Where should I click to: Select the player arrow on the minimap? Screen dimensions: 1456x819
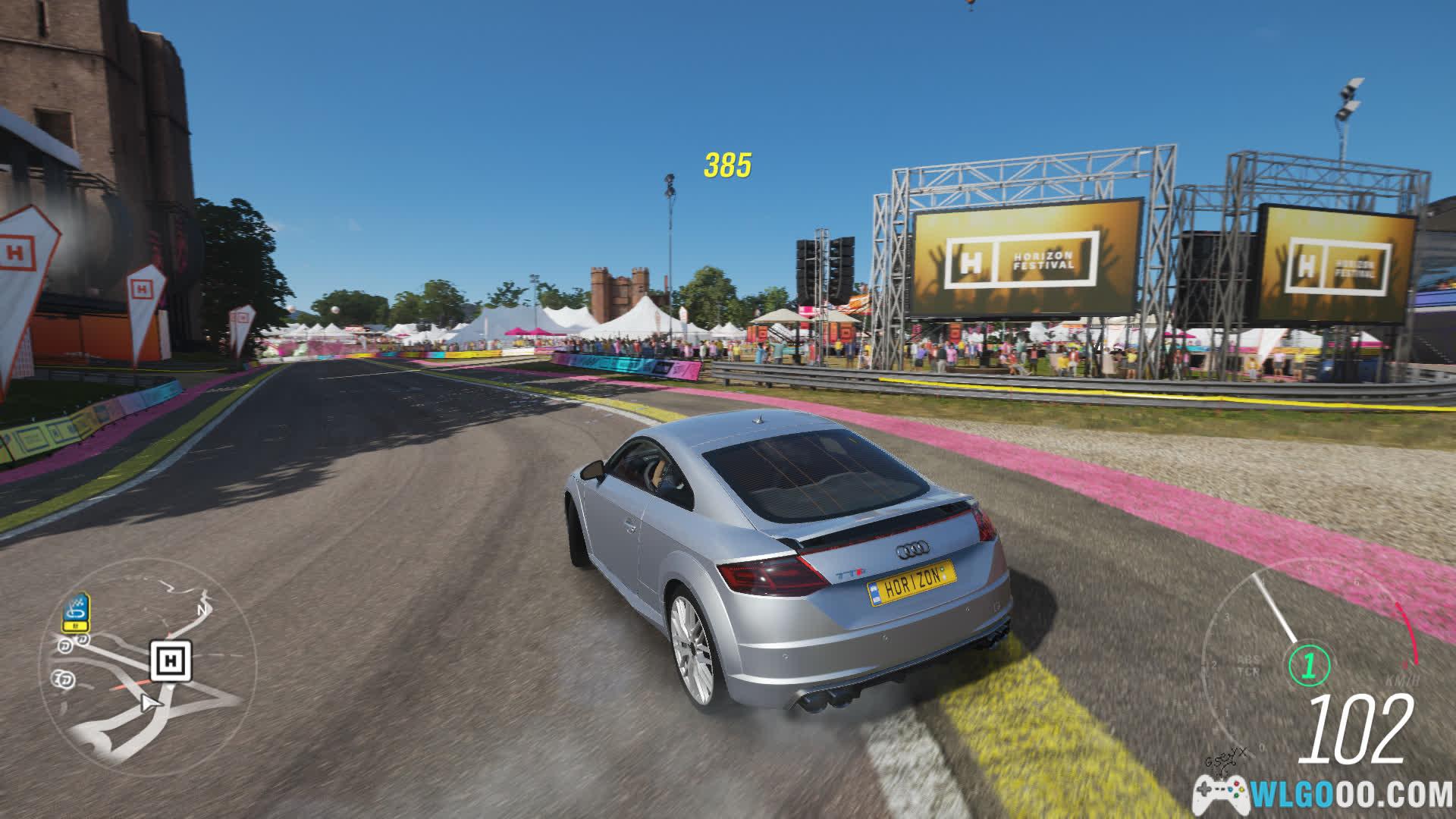[151, 703]
